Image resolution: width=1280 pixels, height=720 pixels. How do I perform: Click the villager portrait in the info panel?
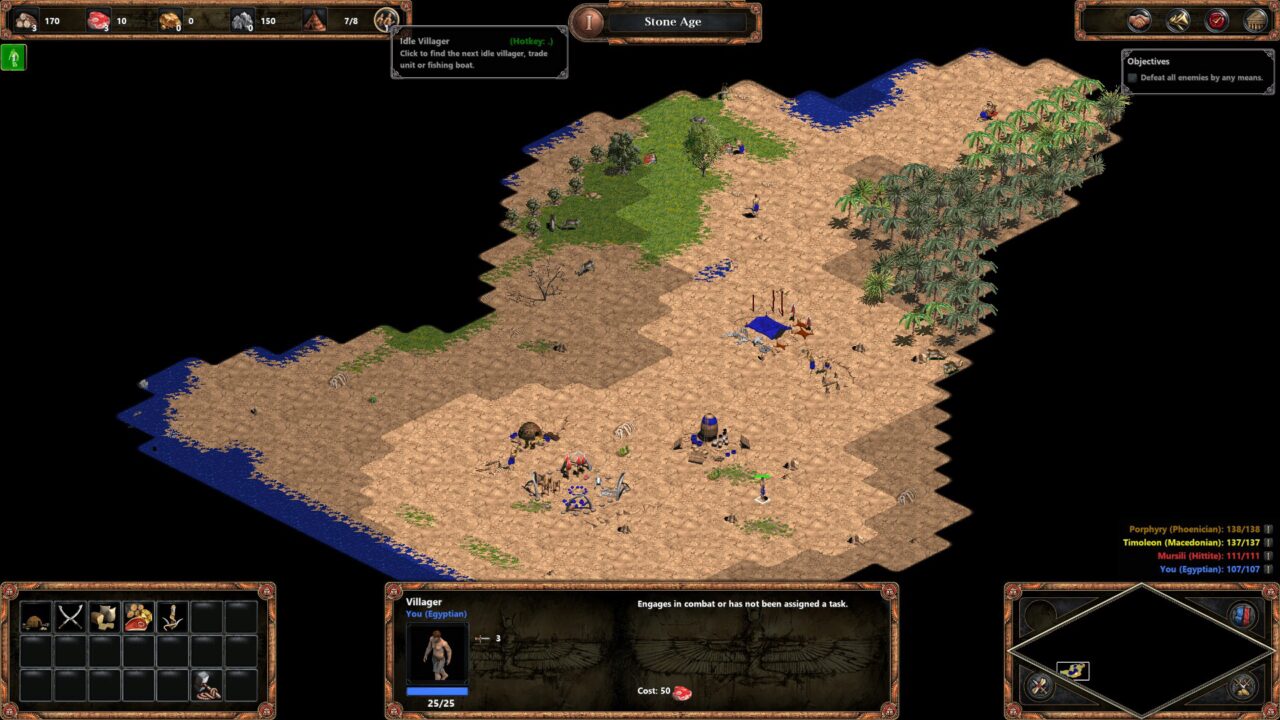pyautogui.click(x=437, y=652)
